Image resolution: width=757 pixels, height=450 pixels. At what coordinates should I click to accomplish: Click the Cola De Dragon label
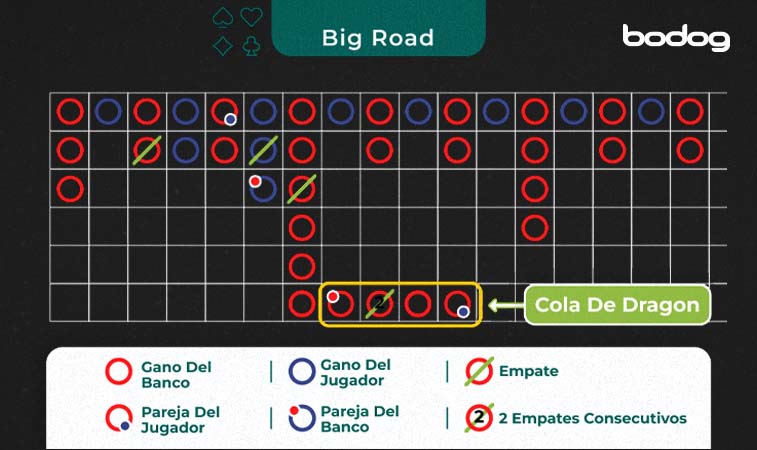pos(617,305)
